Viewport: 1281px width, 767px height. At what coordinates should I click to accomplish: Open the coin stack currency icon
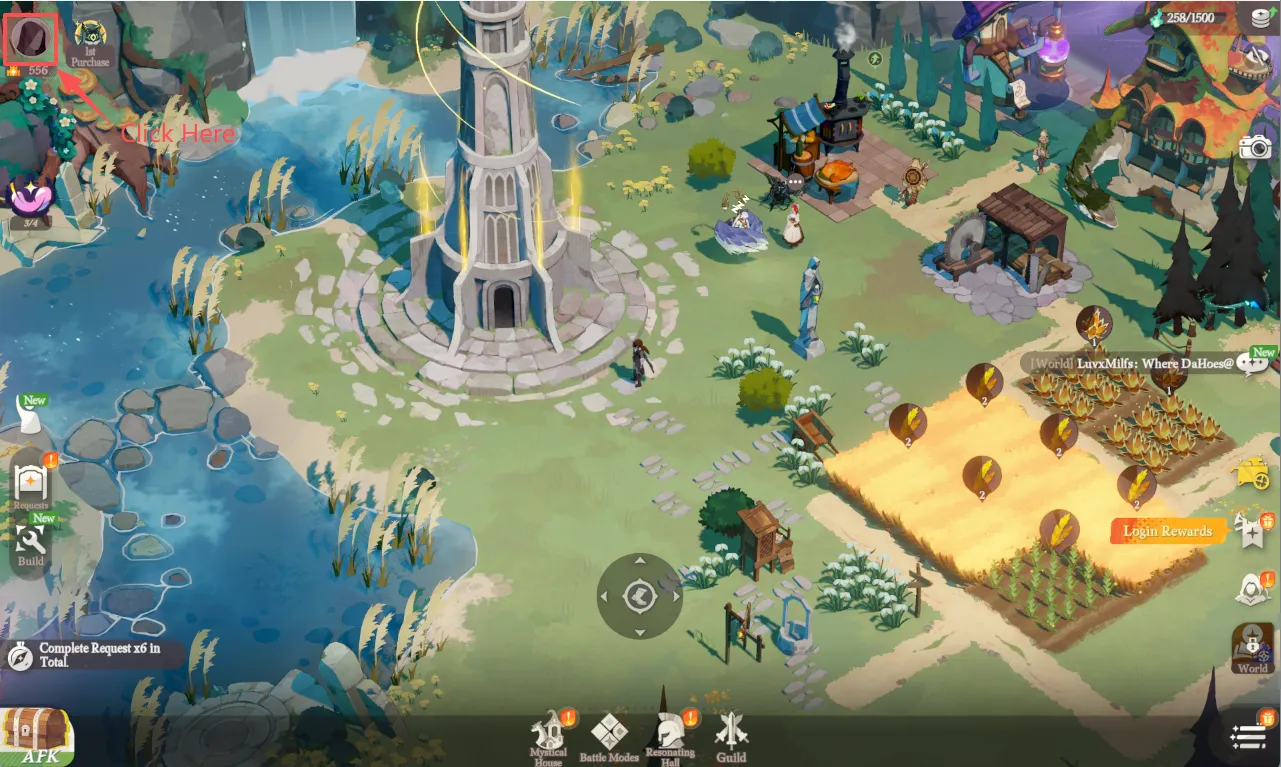pyautogui.click(x=1258, y=17)
